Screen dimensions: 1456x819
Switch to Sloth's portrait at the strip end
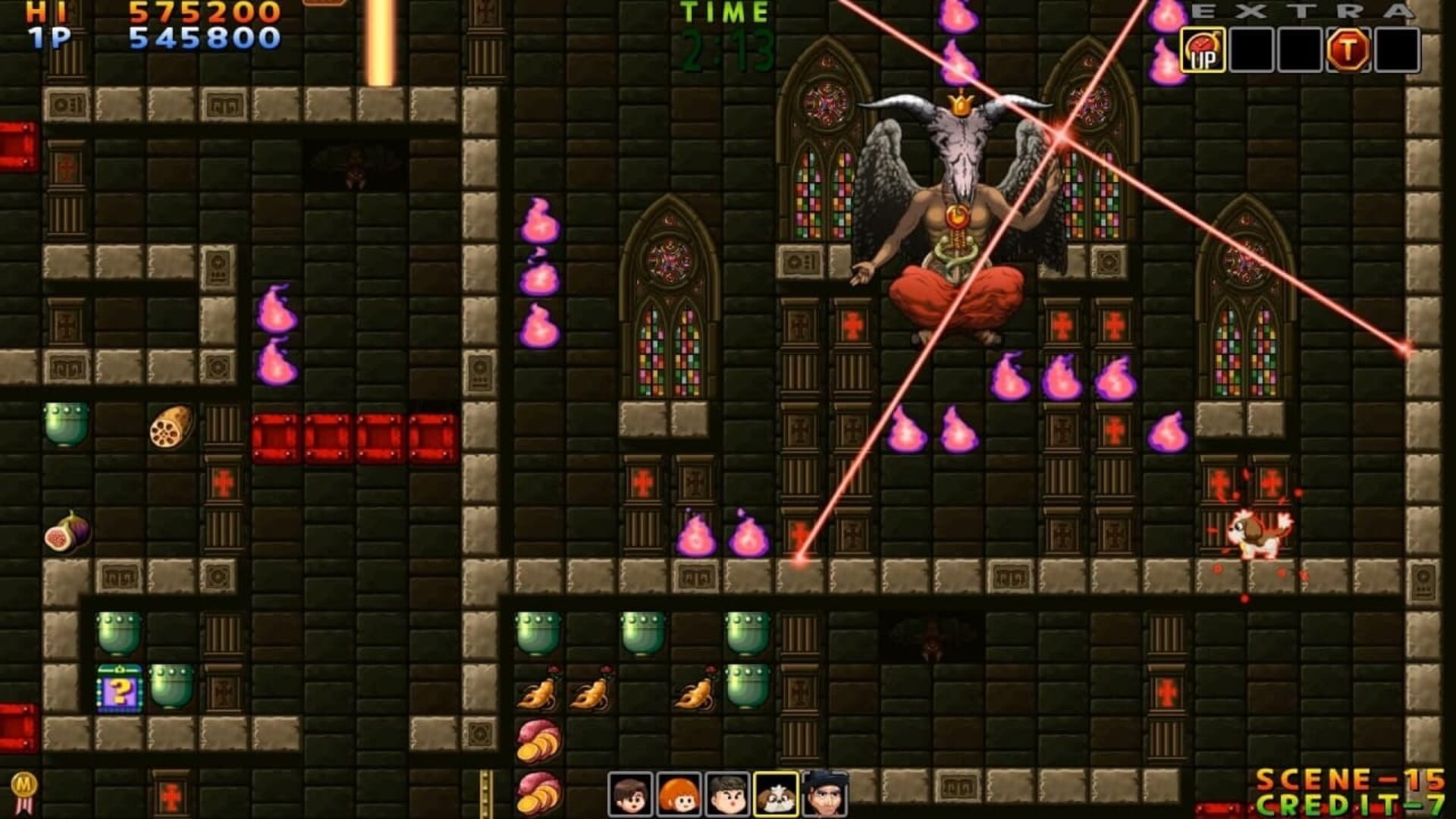pyautogui.click(x=827, y=795)
